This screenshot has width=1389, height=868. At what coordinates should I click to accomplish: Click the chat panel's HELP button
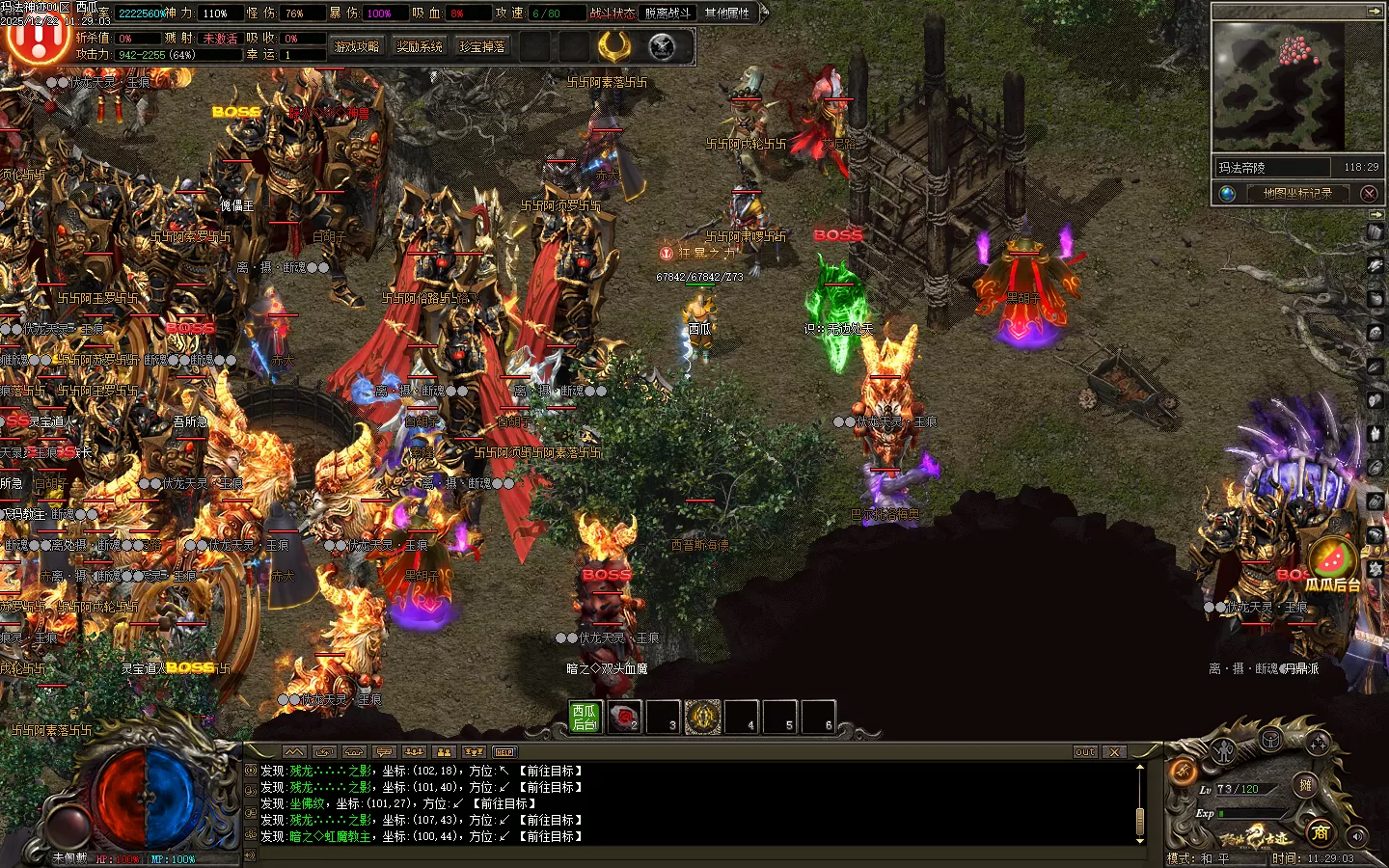point(504,751)
